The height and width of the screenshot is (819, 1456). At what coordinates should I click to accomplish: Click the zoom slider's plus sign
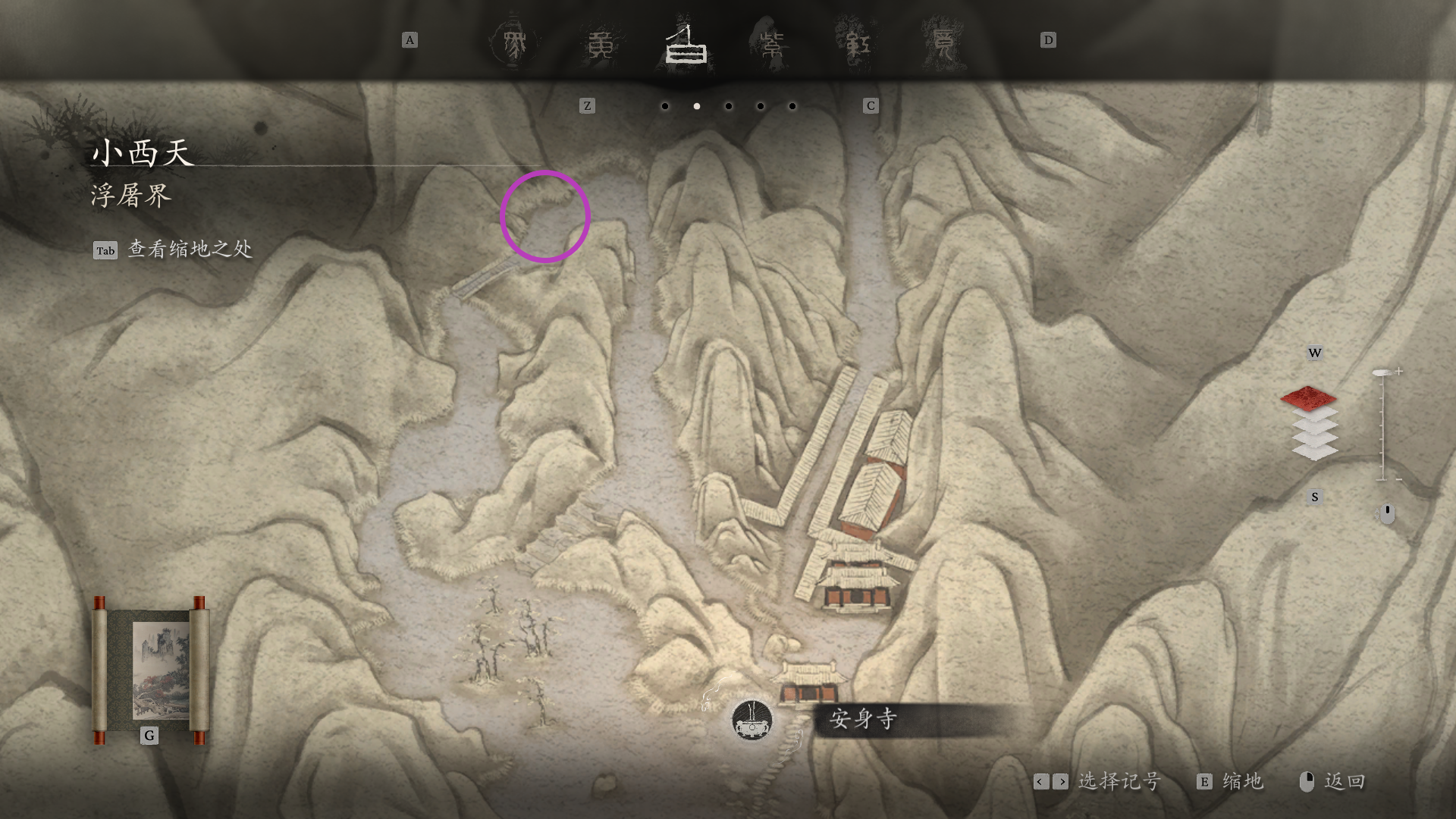tap(1399, 371)
